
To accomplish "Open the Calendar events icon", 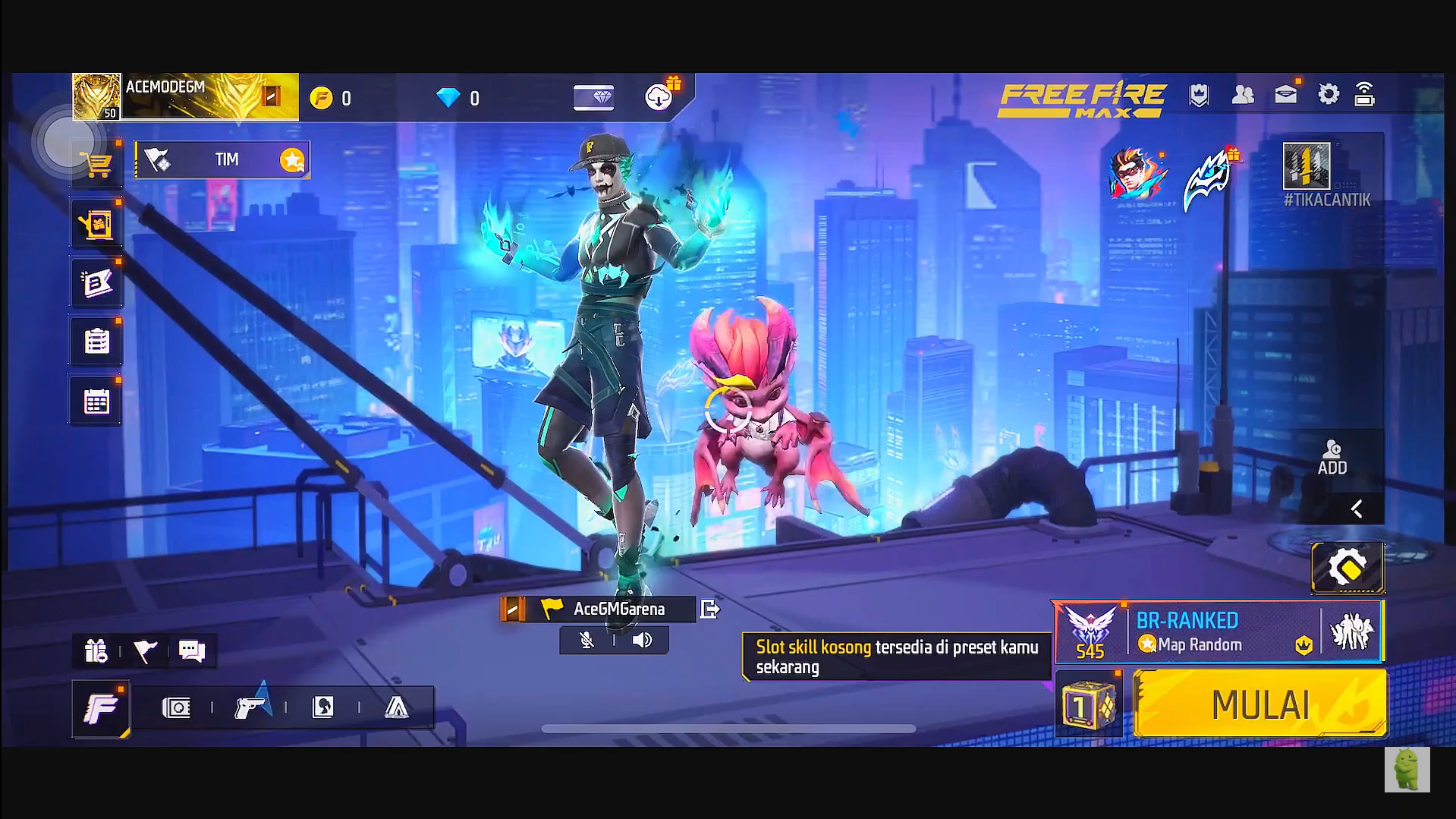I will point(96,400).
